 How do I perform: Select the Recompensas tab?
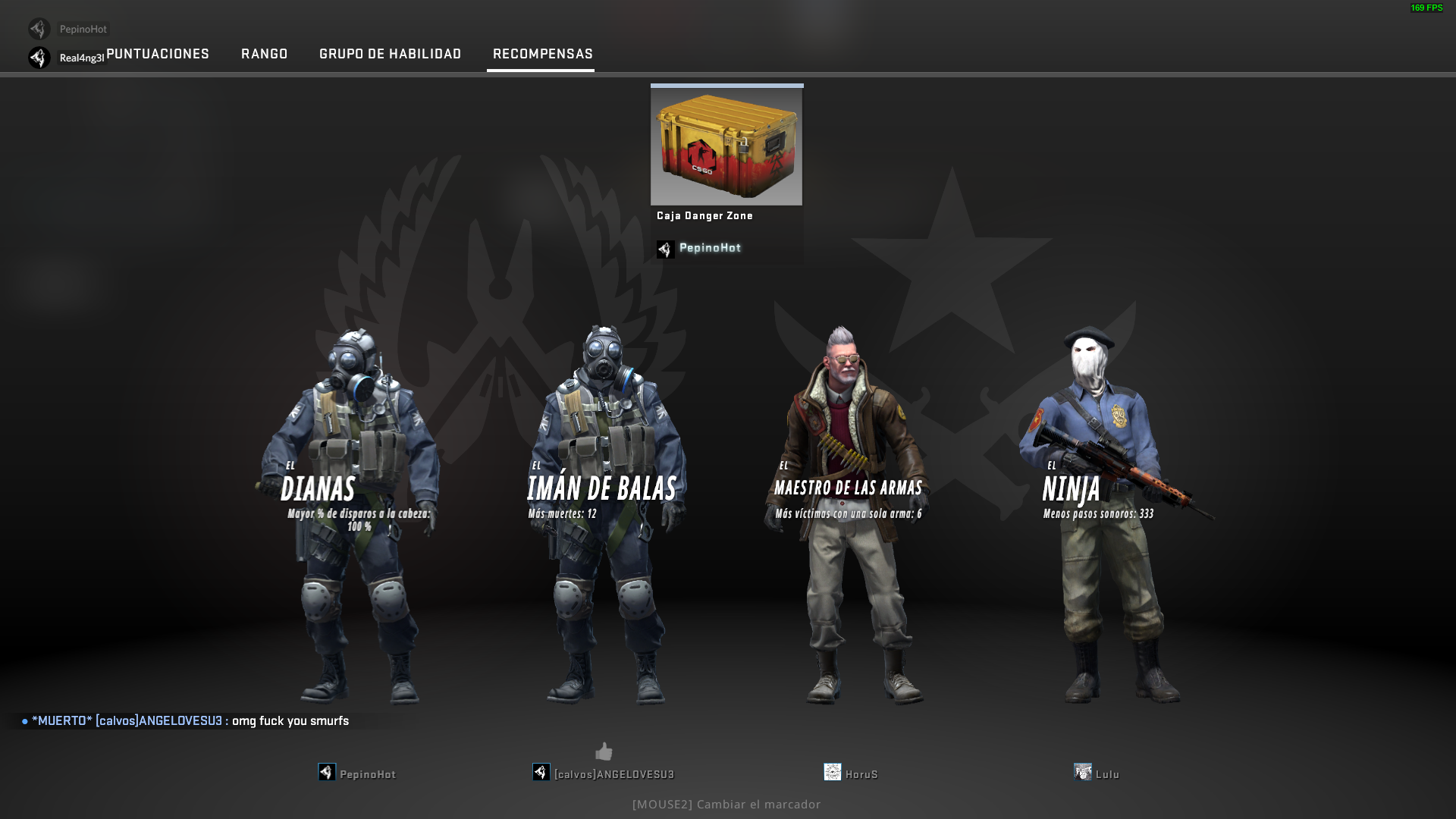[x=542, y=54]
